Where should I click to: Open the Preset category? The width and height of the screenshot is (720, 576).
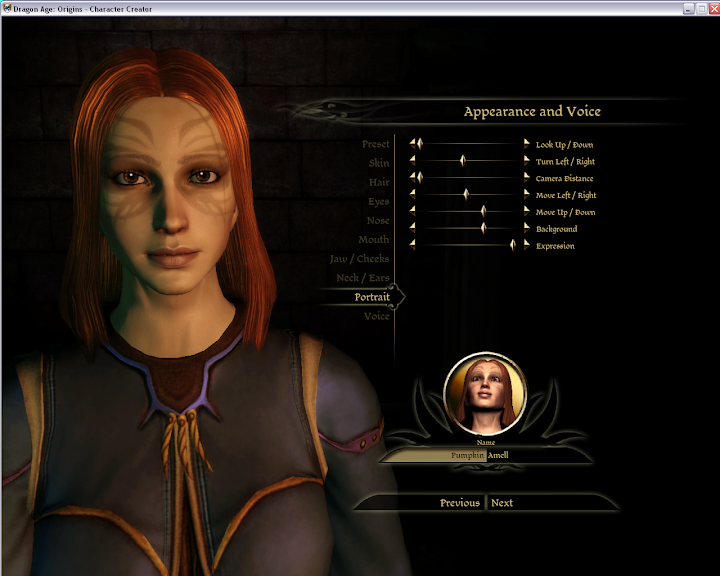tap(375, 144)
